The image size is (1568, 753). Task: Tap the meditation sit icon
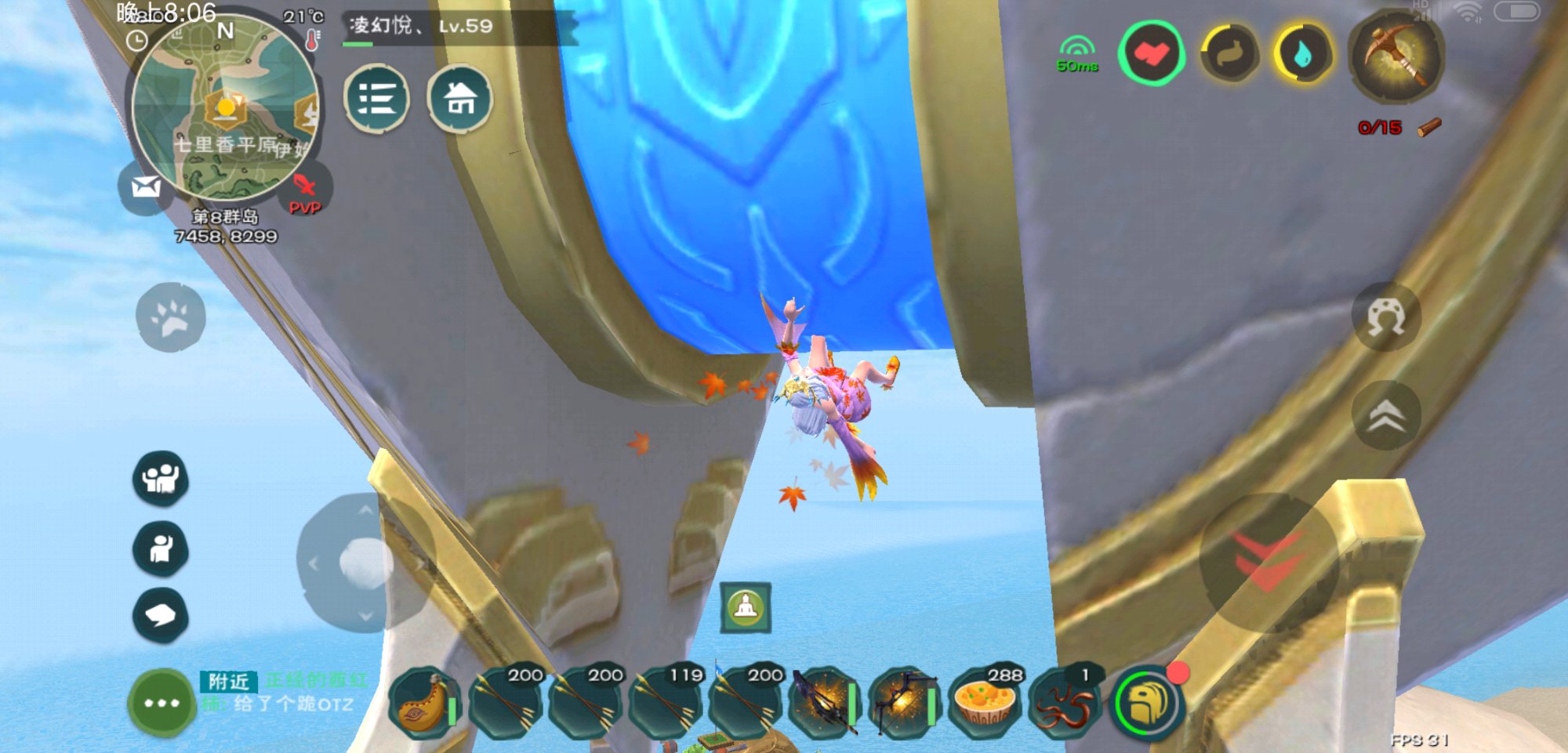click(746, 607)
